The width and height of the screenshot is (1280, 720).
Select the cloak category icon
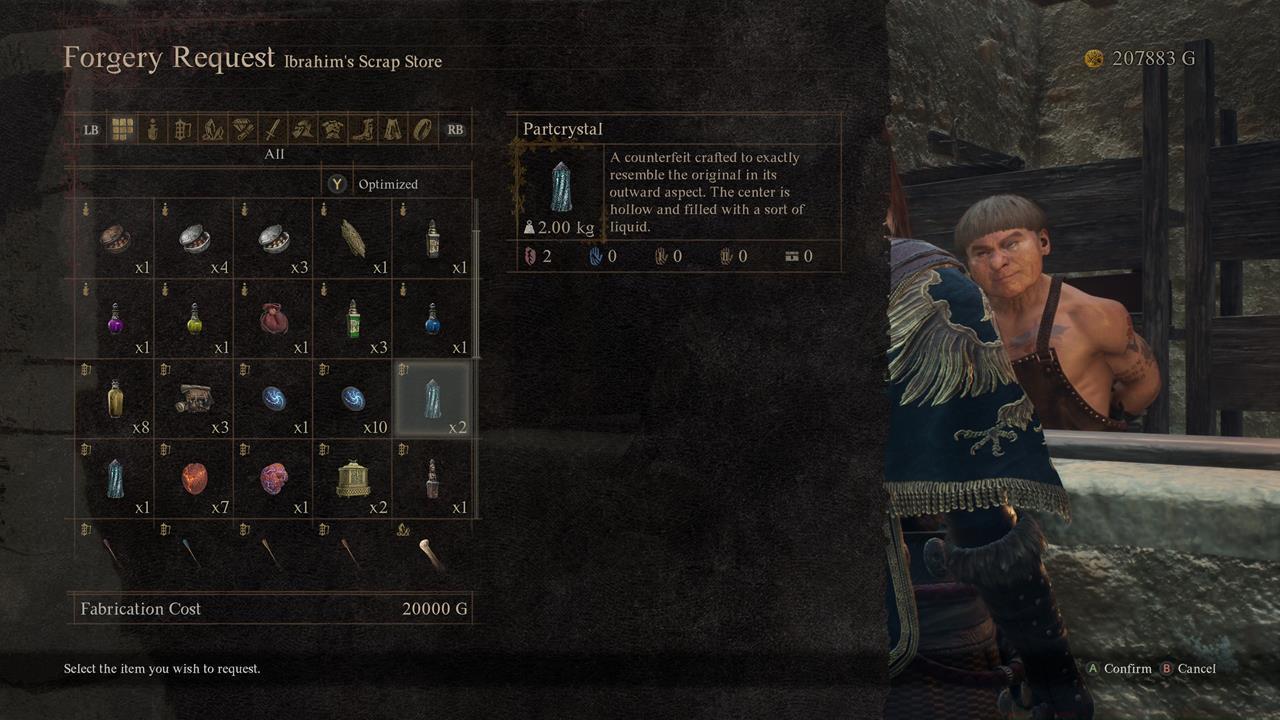(x=396, y=129)
